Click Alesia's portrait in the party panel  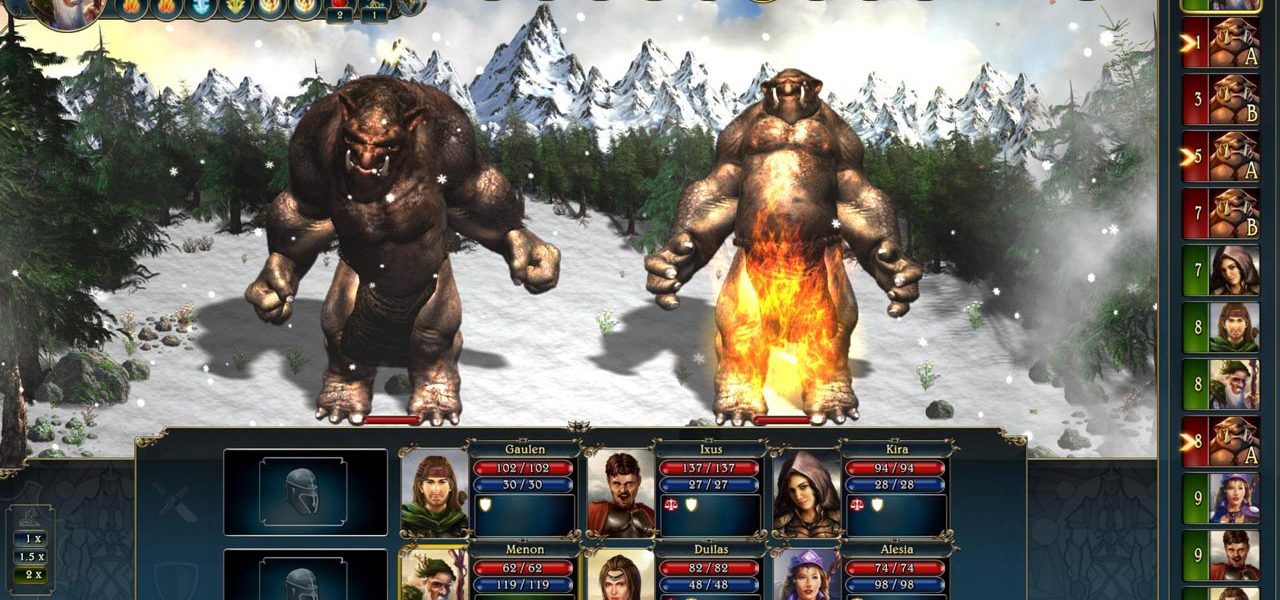(806, 576)
